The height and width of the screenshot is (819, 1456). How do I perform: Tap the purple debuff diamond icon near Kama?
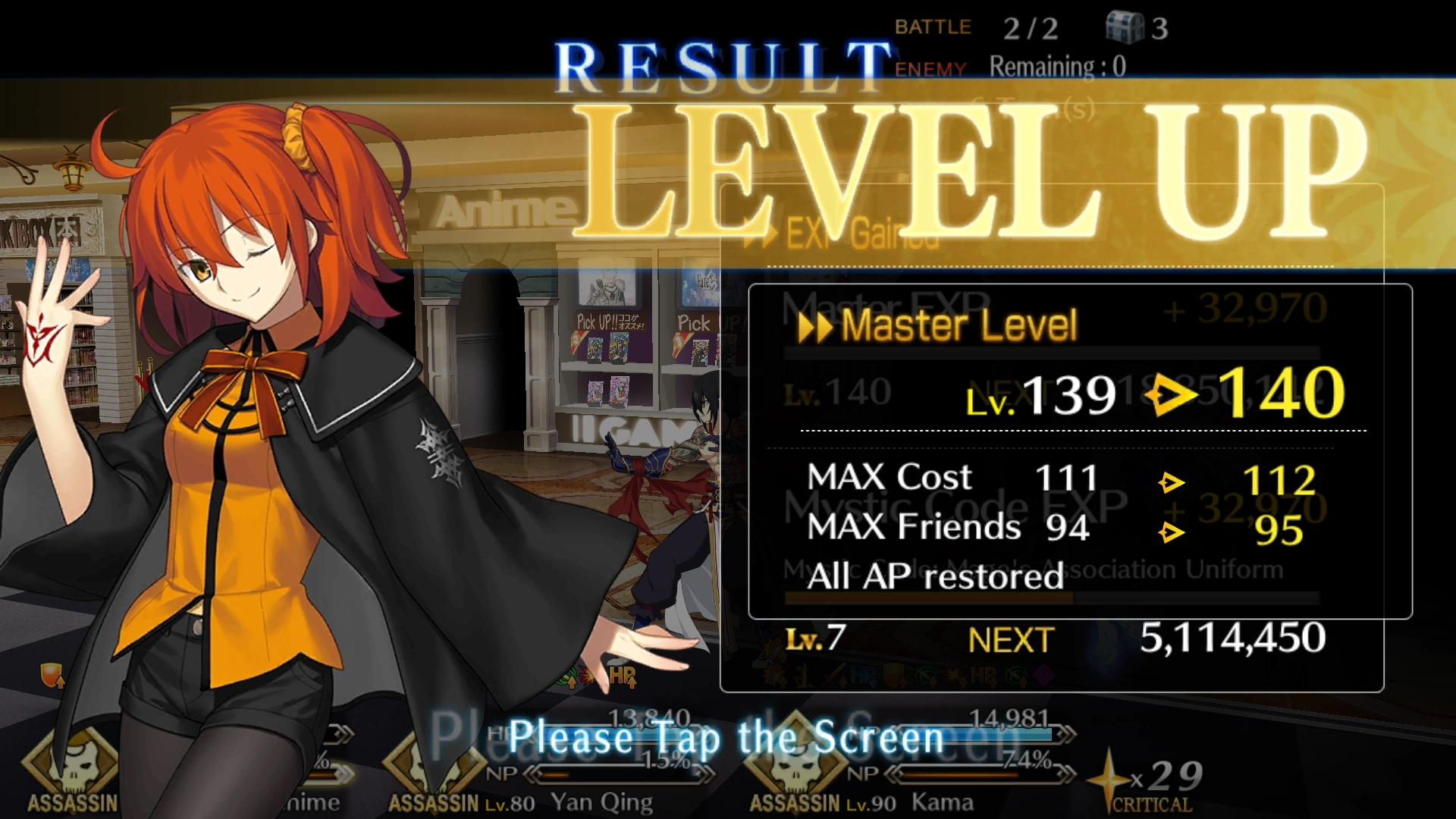[x=1044, y=676]
